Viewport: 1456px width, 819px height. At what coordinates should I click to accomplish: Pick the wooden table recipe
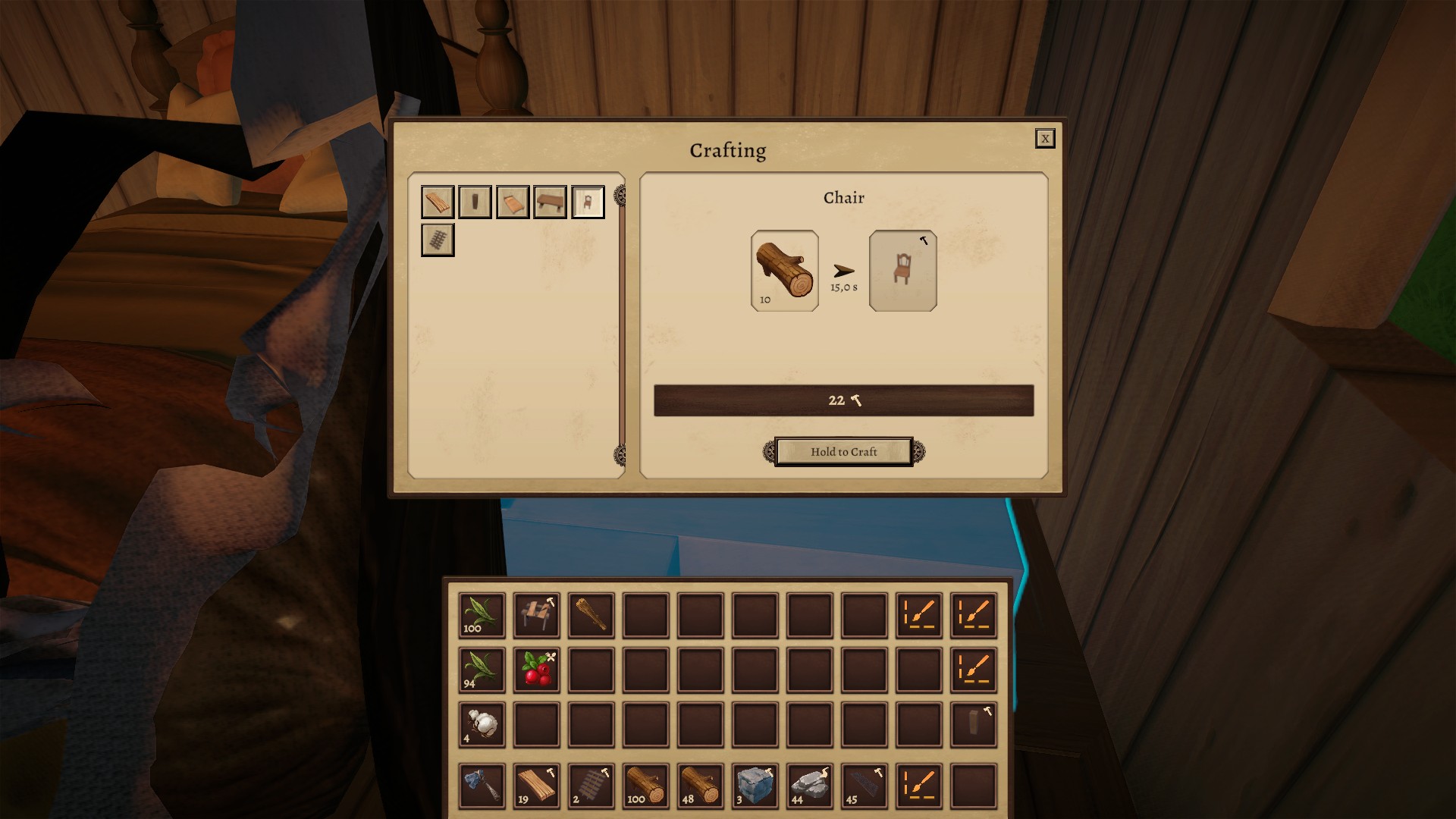[x=550, y=202]
